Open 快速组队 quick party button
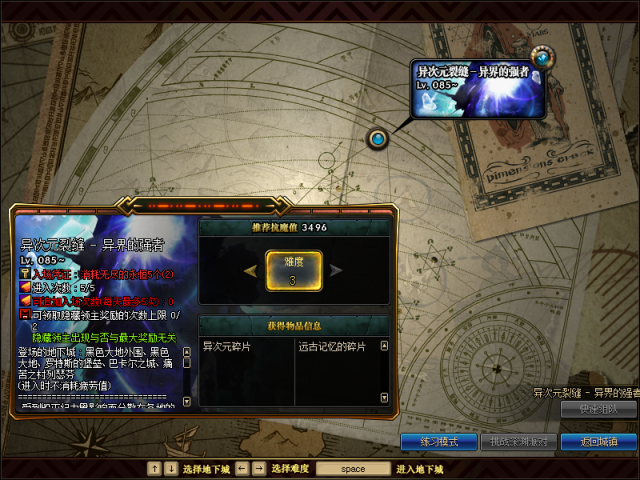Screen dimensions: 640x480 point(598,409)
